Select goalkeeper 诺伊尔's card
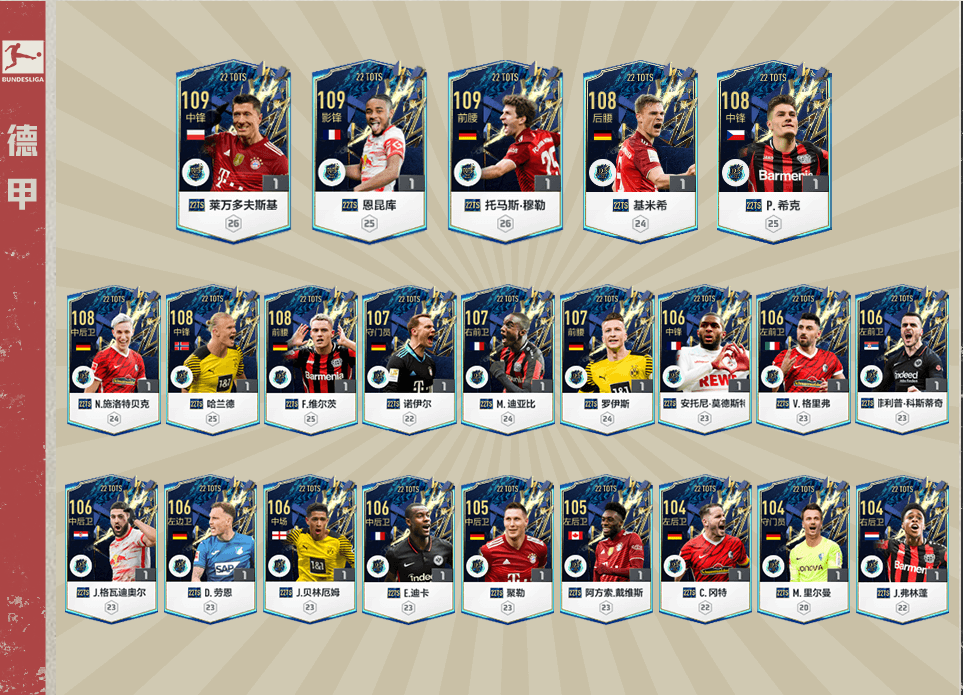The width and height of the screenshot is (963, 695). (x=409, y=357)
